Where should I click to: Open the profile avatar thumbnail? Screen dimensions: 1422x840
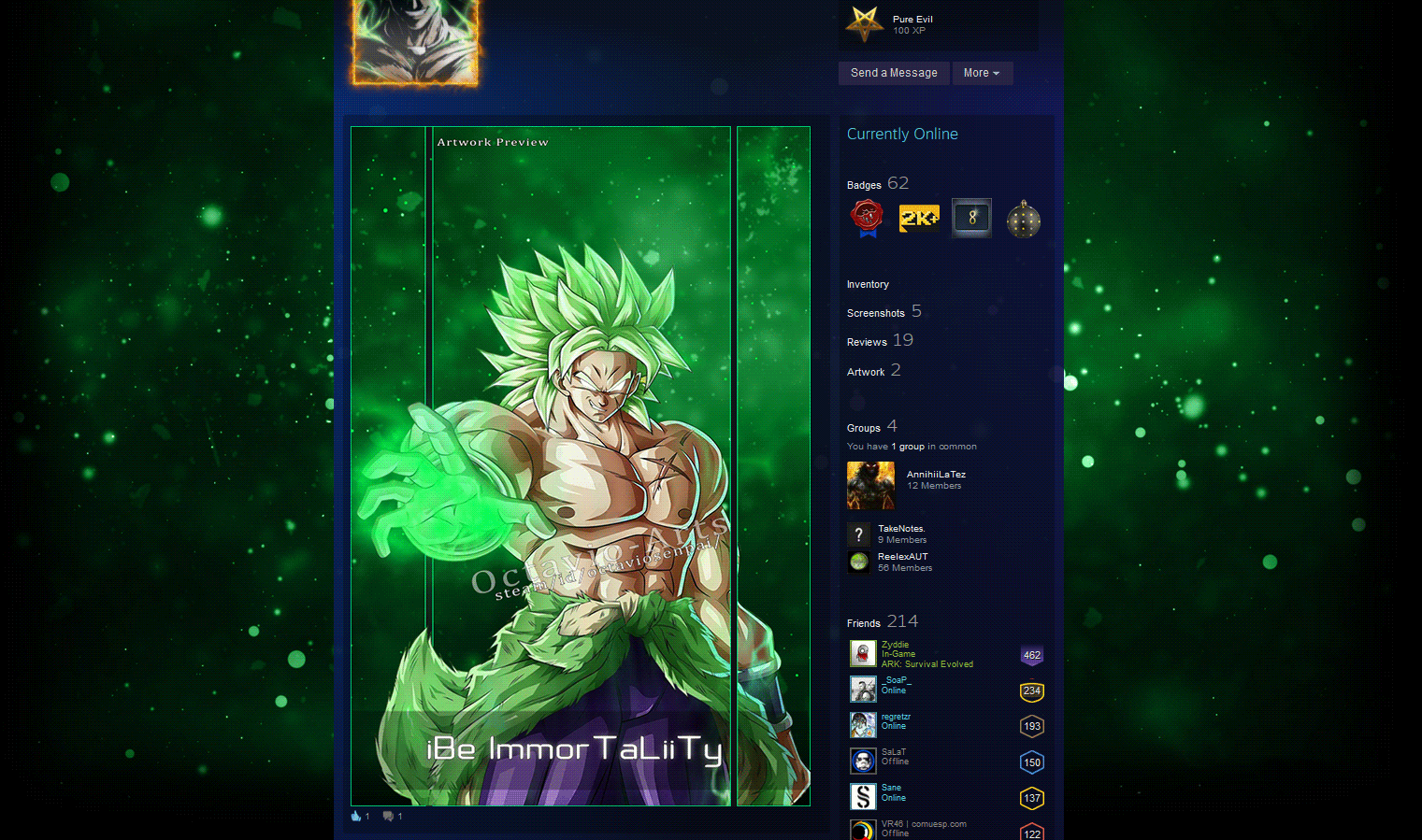tap(414, 44)
